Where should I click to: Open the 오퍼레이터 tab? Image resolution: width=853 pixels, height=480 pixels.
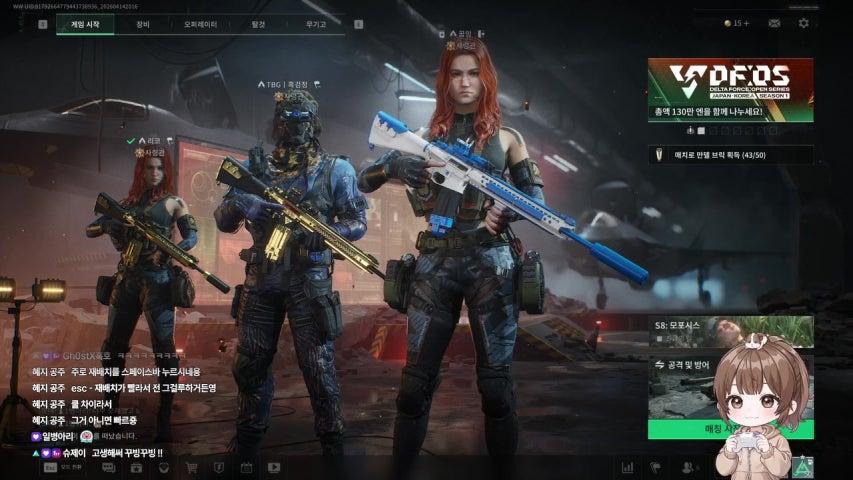(201, 23)
